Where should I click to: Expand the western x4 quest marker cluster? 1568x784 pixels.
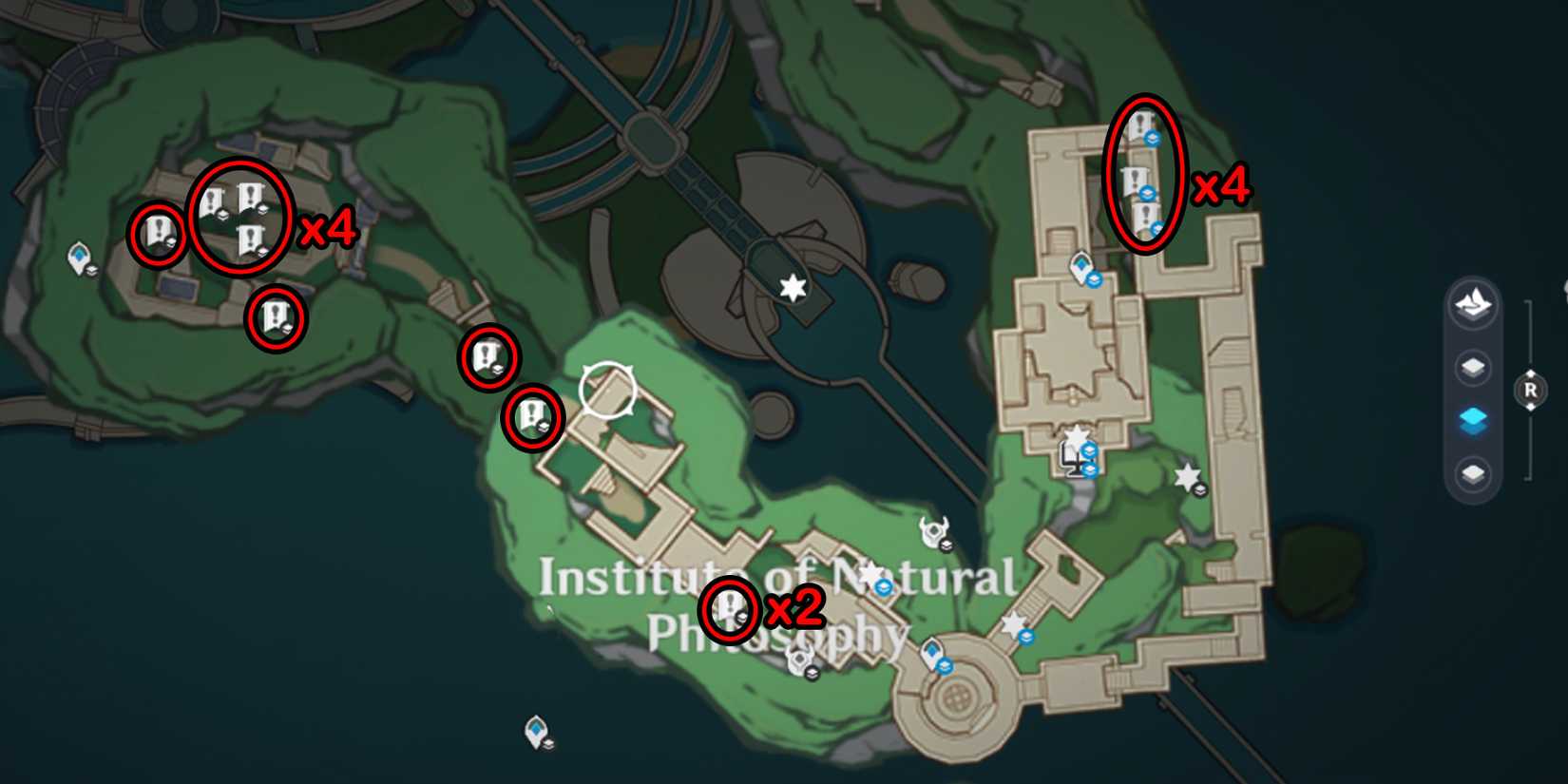[x=242, y=217]
